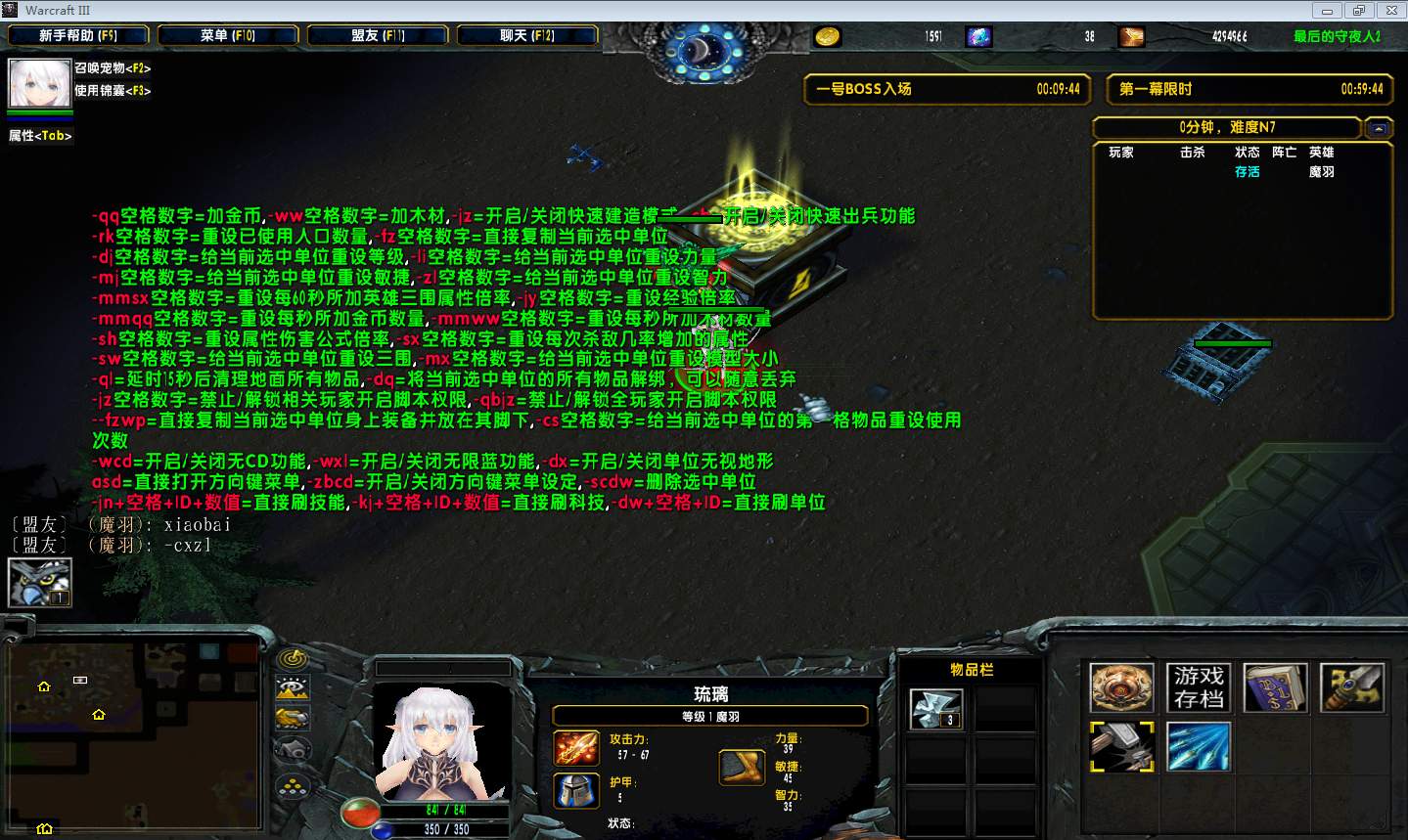Collapse the scoreboard with the arrow button
Viewport: 1408px width, 840px height.
coord(1379,128)
